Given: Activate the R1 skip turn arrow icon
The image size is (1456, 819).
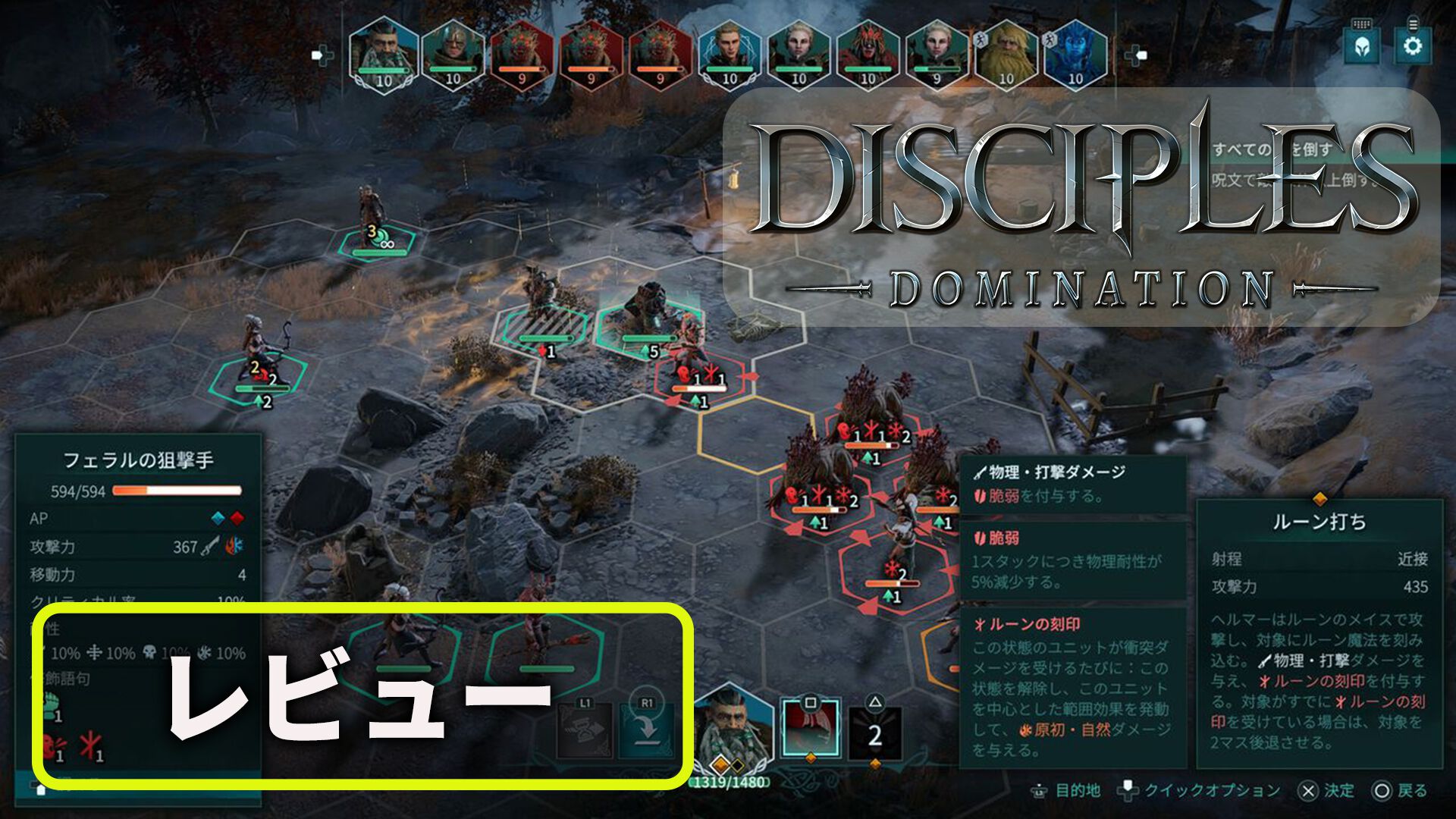Looking at the screenshot, I should (x=644, y=730).
